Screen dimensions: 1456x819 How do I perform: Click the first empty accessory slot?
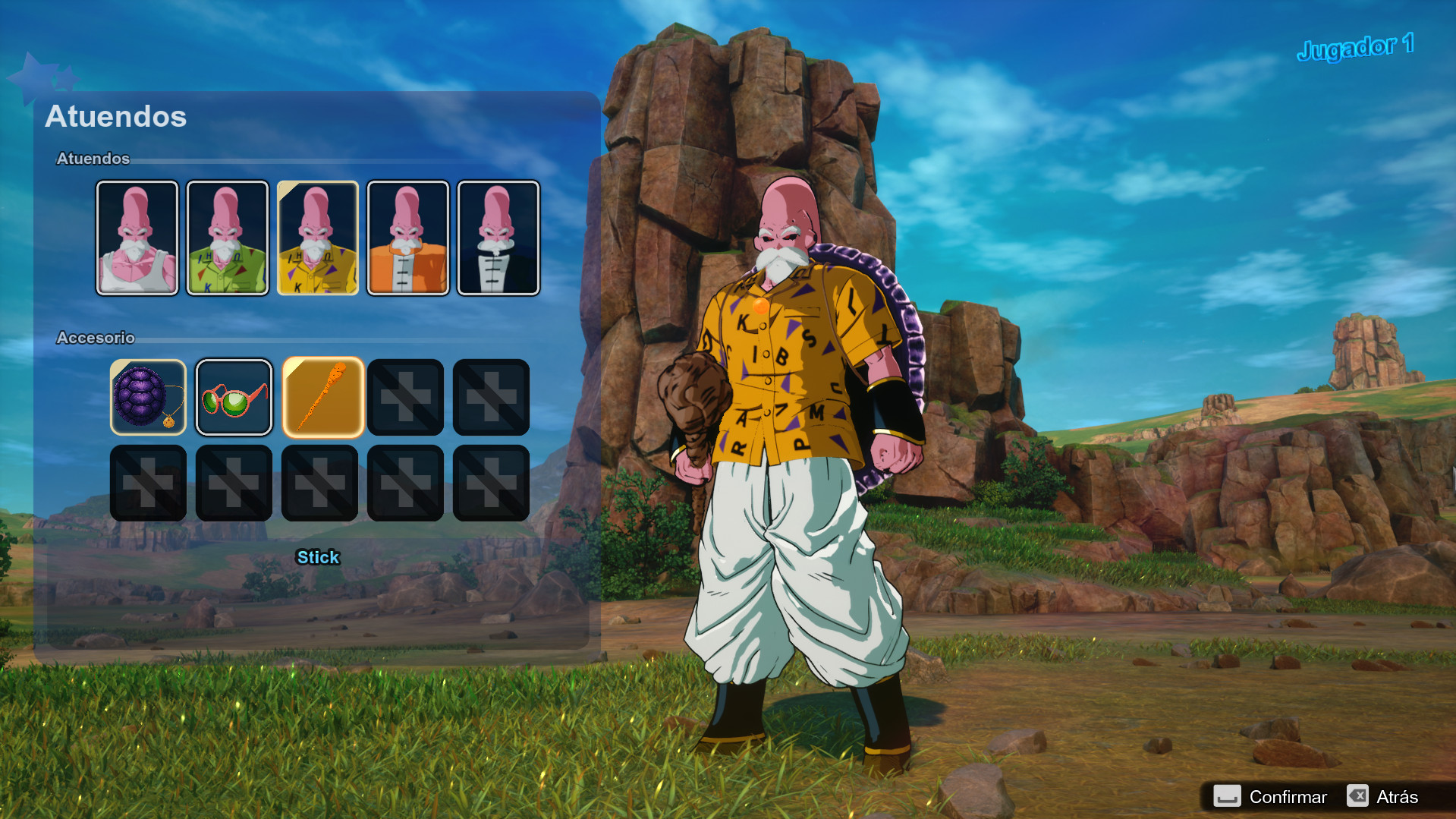(405, 396)
